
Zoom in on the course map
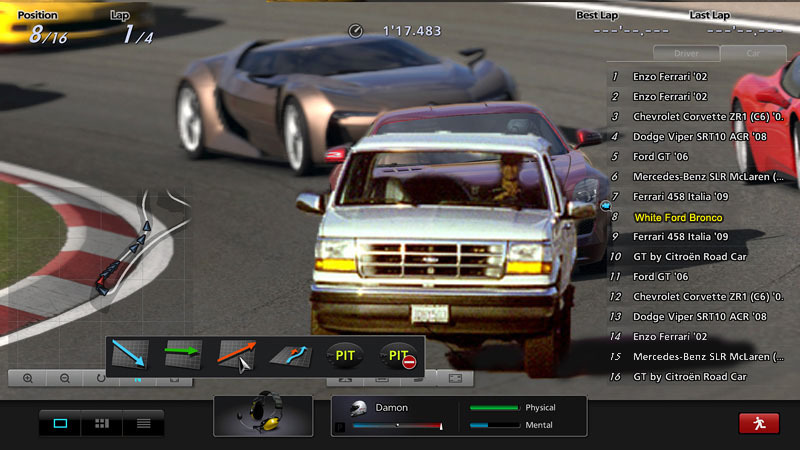pyautogui.click(x=27, y=379)
